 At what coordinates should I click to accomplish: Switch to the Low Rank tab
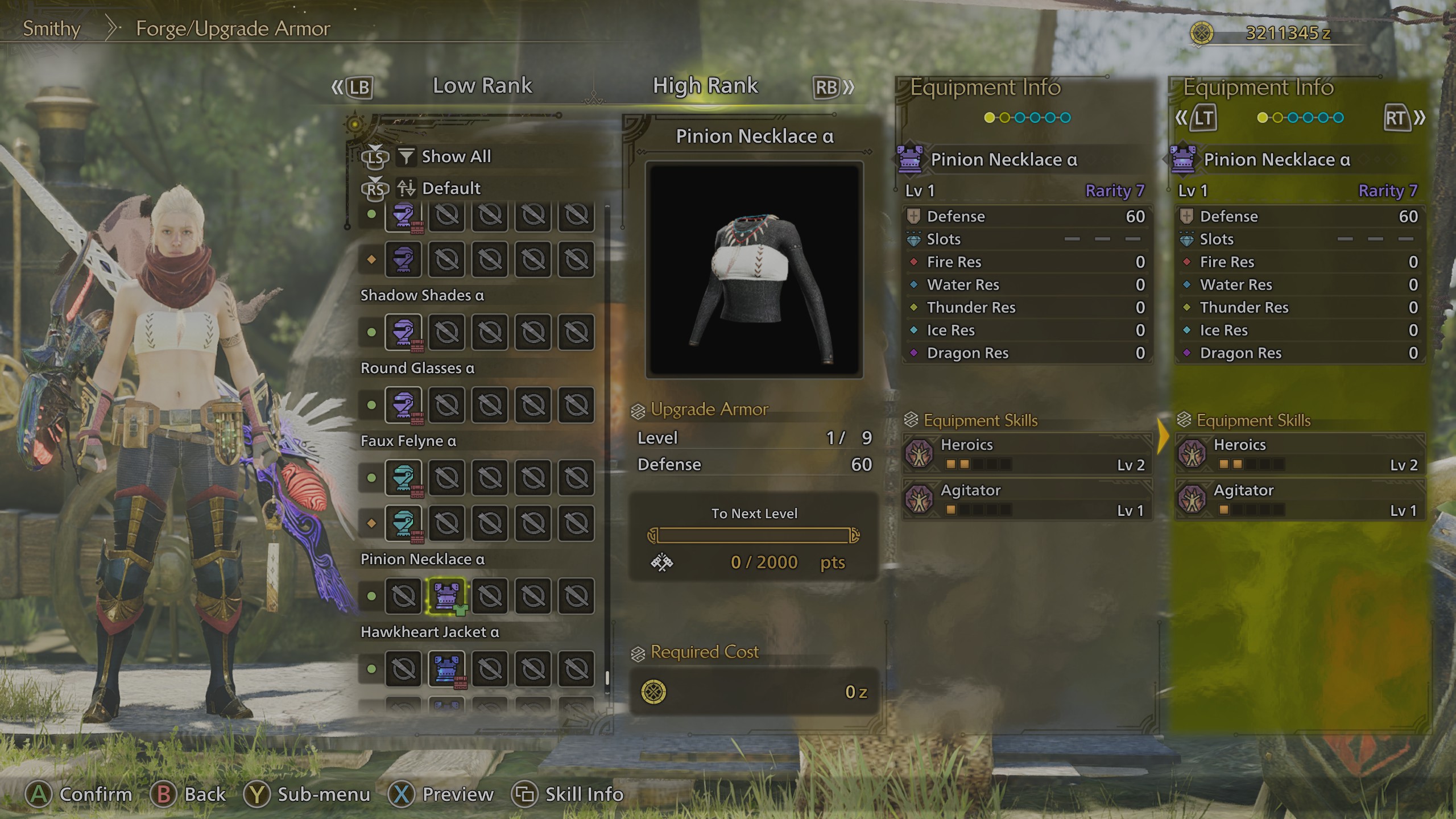point(483,85)
